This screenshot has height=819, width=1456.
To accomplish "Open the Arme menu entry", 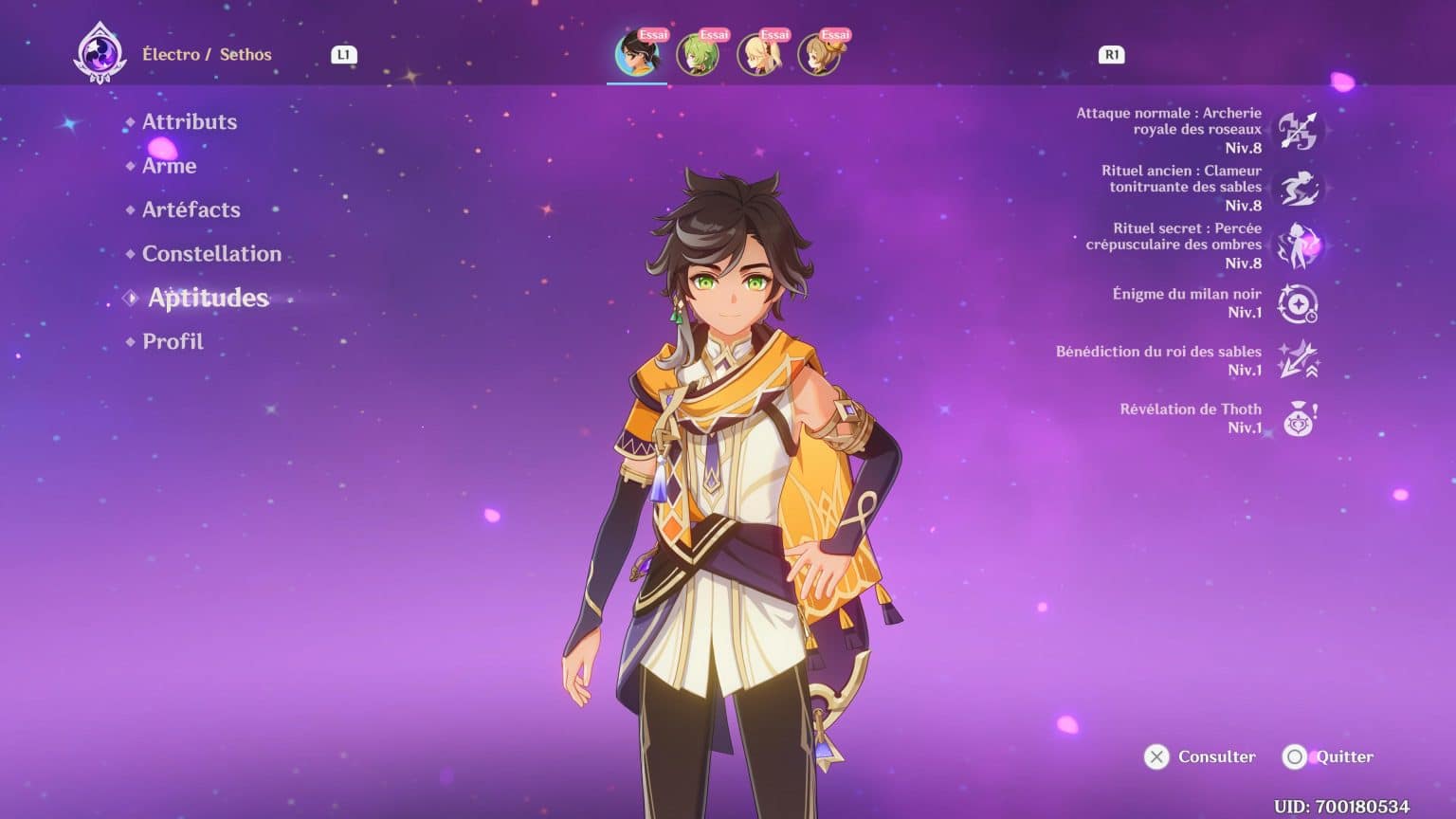I will (169, 166).
